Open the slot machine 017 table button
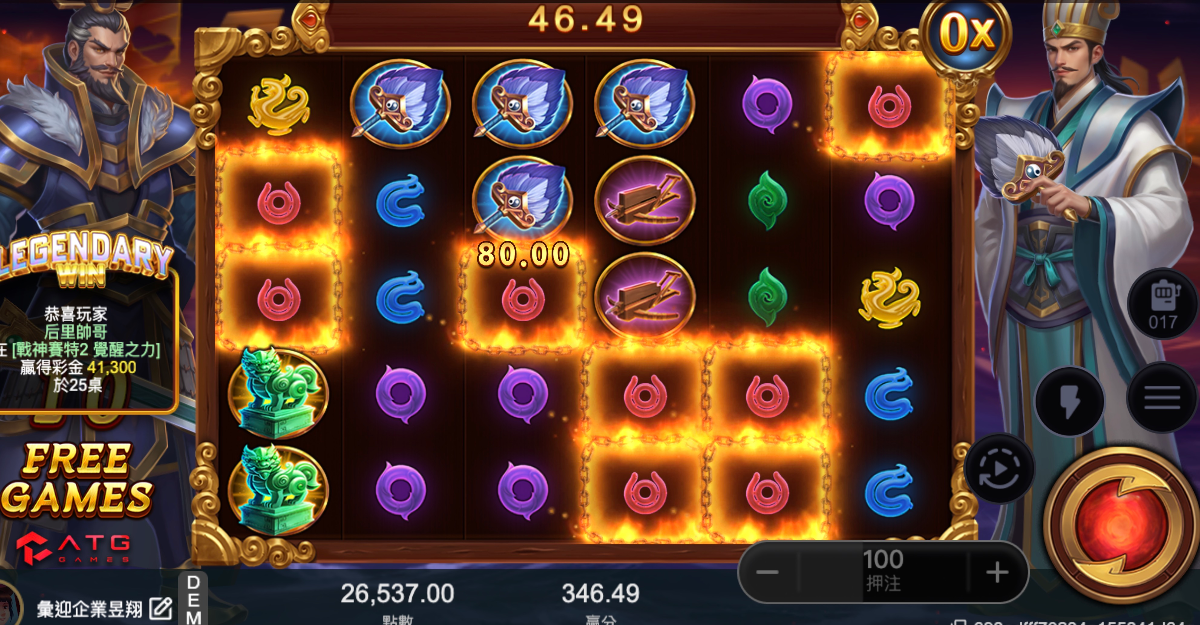Image resolution: width=1200 pixels, height=625 pixels. coord(1162,303)
